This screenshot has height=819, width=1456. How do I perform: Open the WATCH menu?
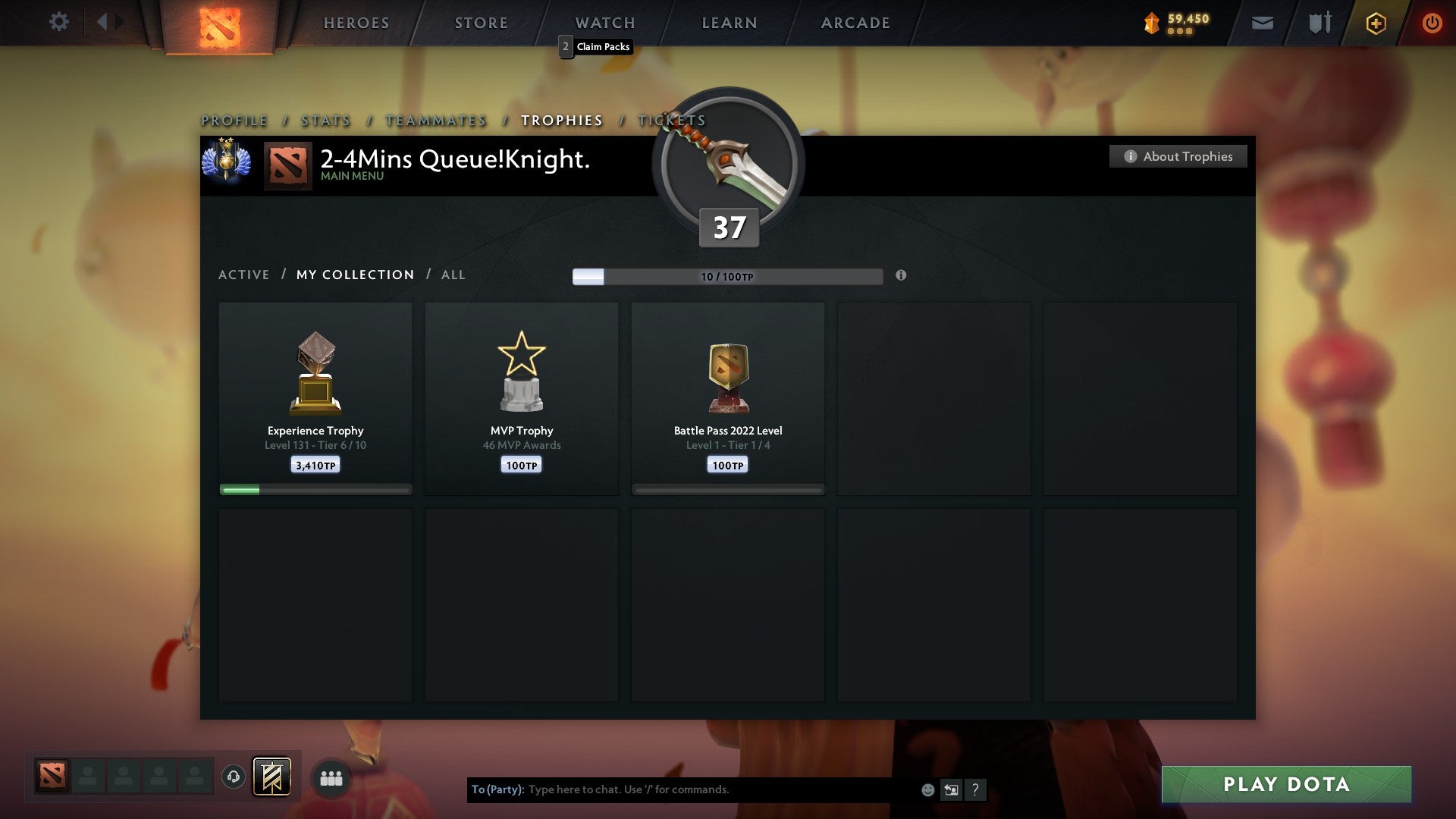point(604,22)
